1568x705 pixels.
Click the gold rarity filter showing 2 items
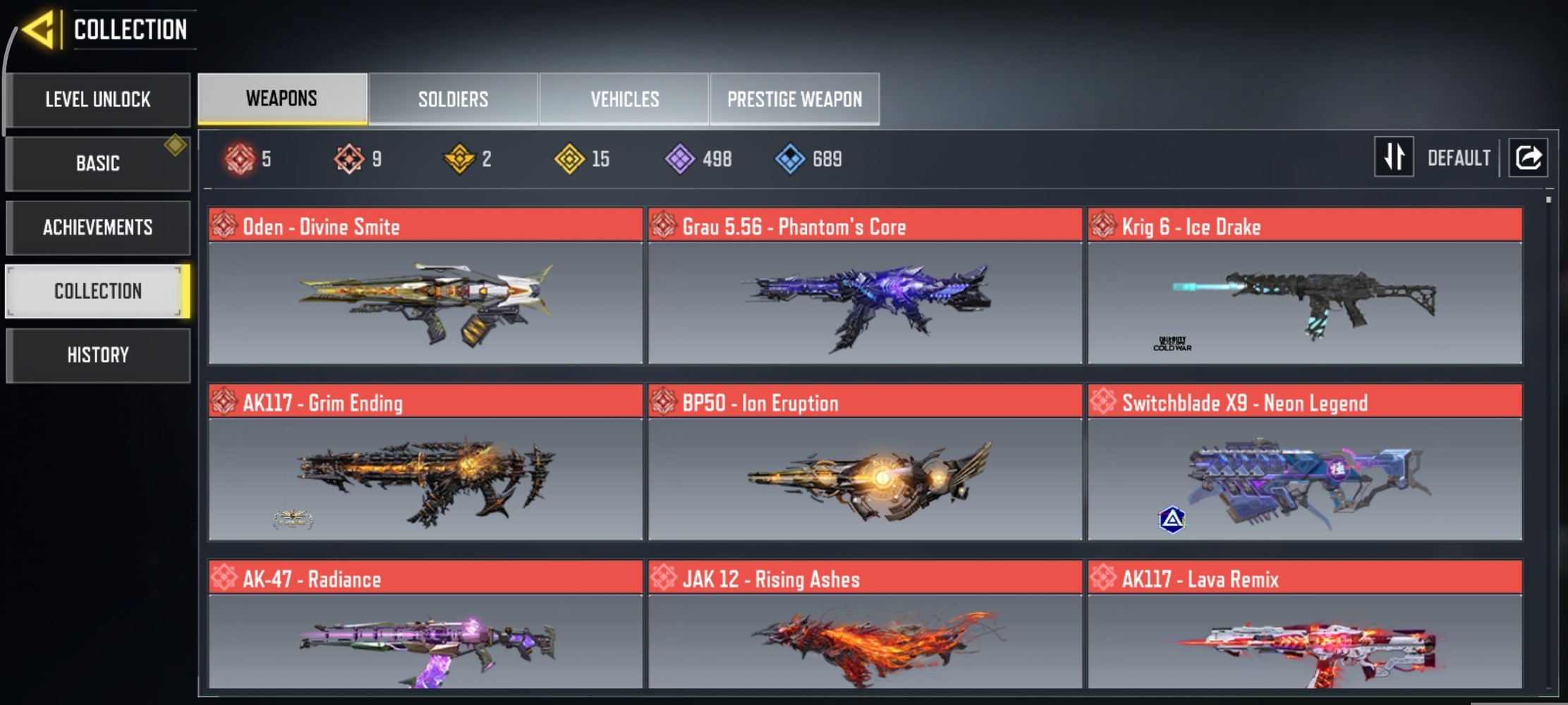(x=461, y=158)
